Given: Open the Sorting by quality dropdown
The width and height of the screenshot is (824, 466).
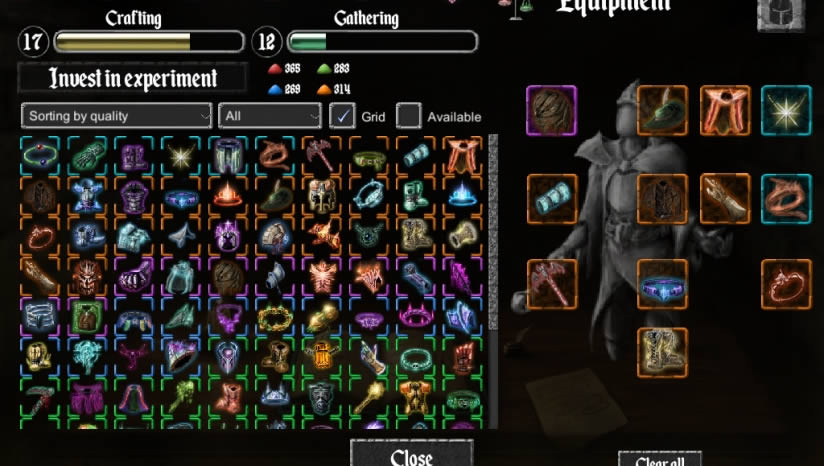Looking at the screenshot, I should pyautogui.click(x=117, y=116).
